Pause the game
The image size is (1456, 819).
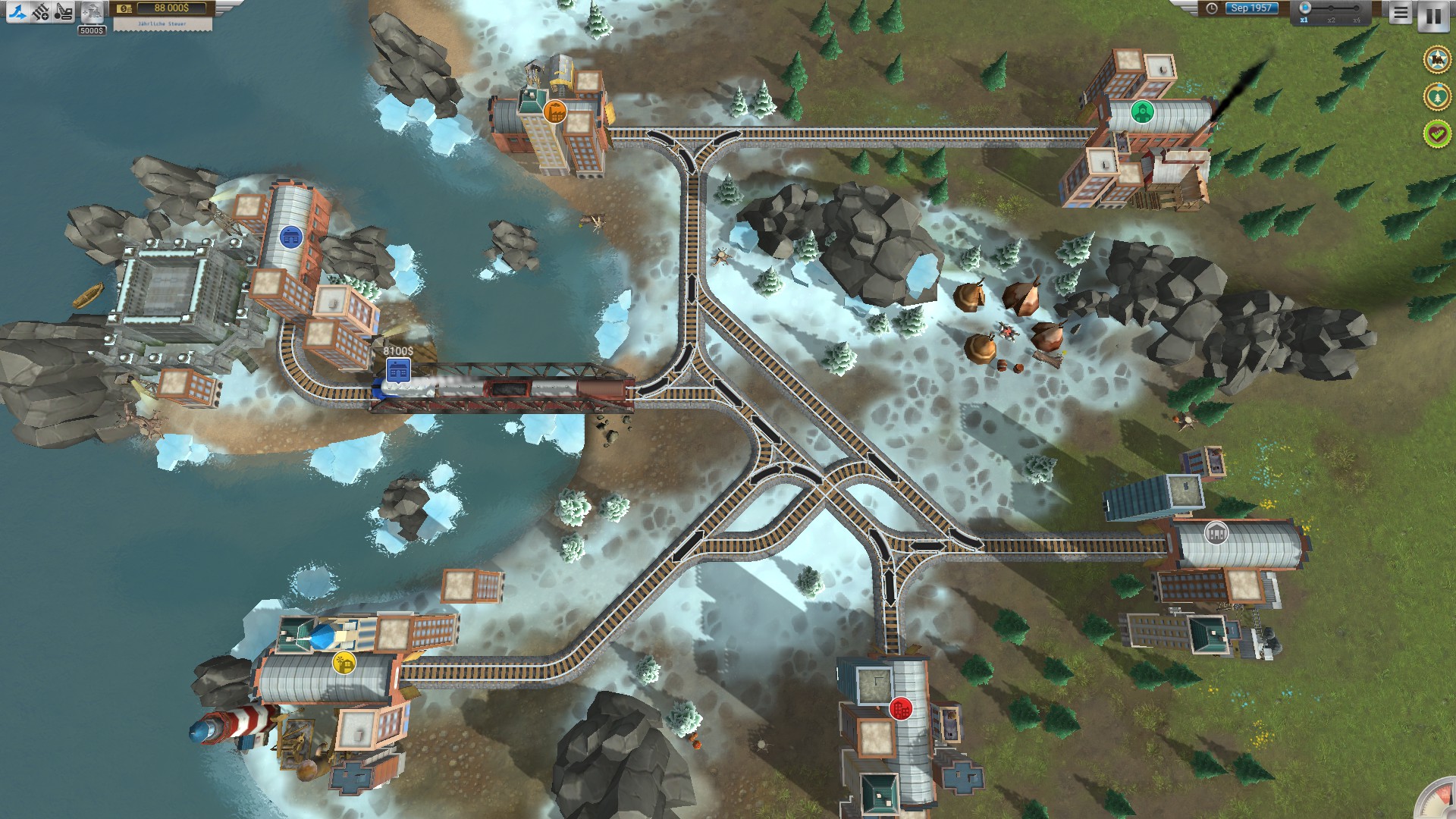point(1432,15)
